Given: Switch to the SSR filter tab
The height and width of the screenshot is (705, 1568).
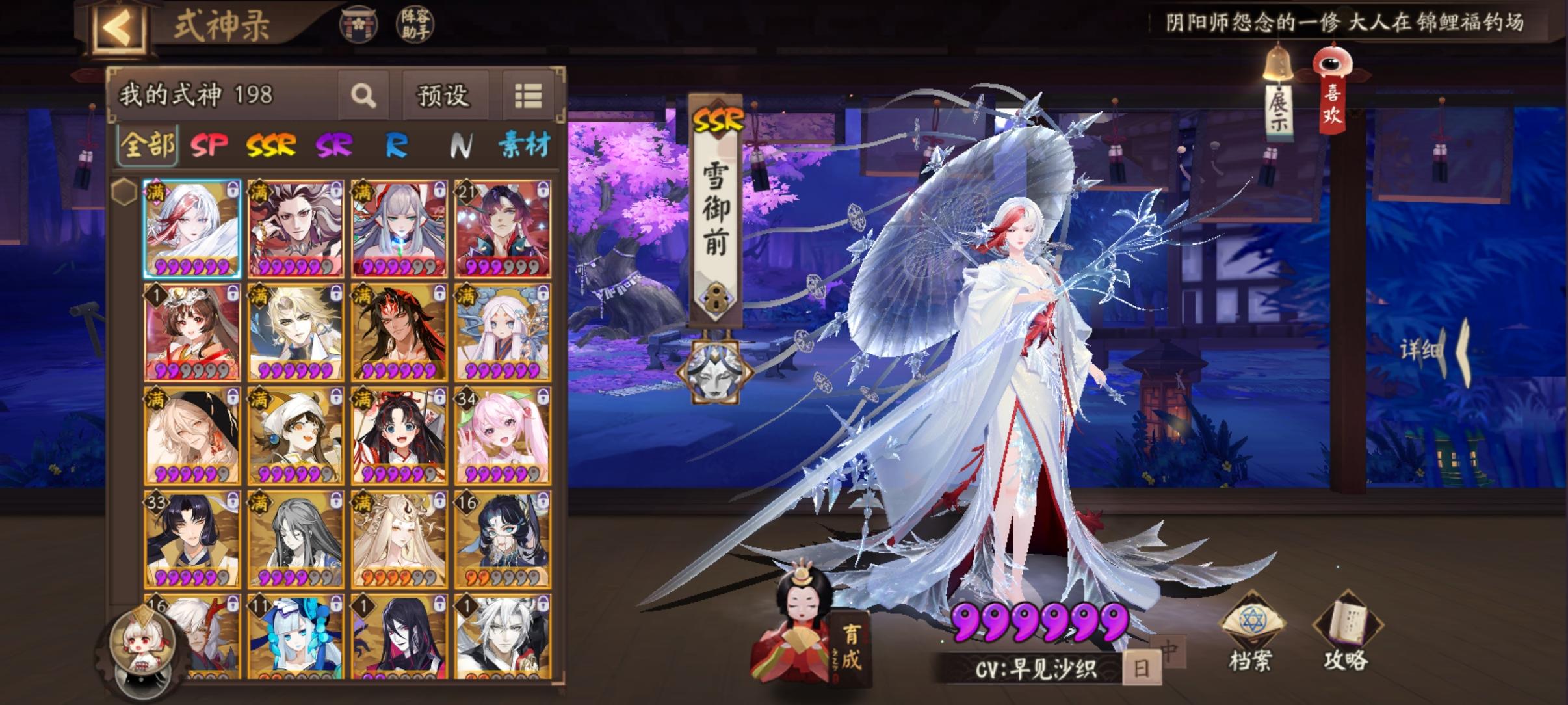Looking at the screenshot, I should point(272,146).
